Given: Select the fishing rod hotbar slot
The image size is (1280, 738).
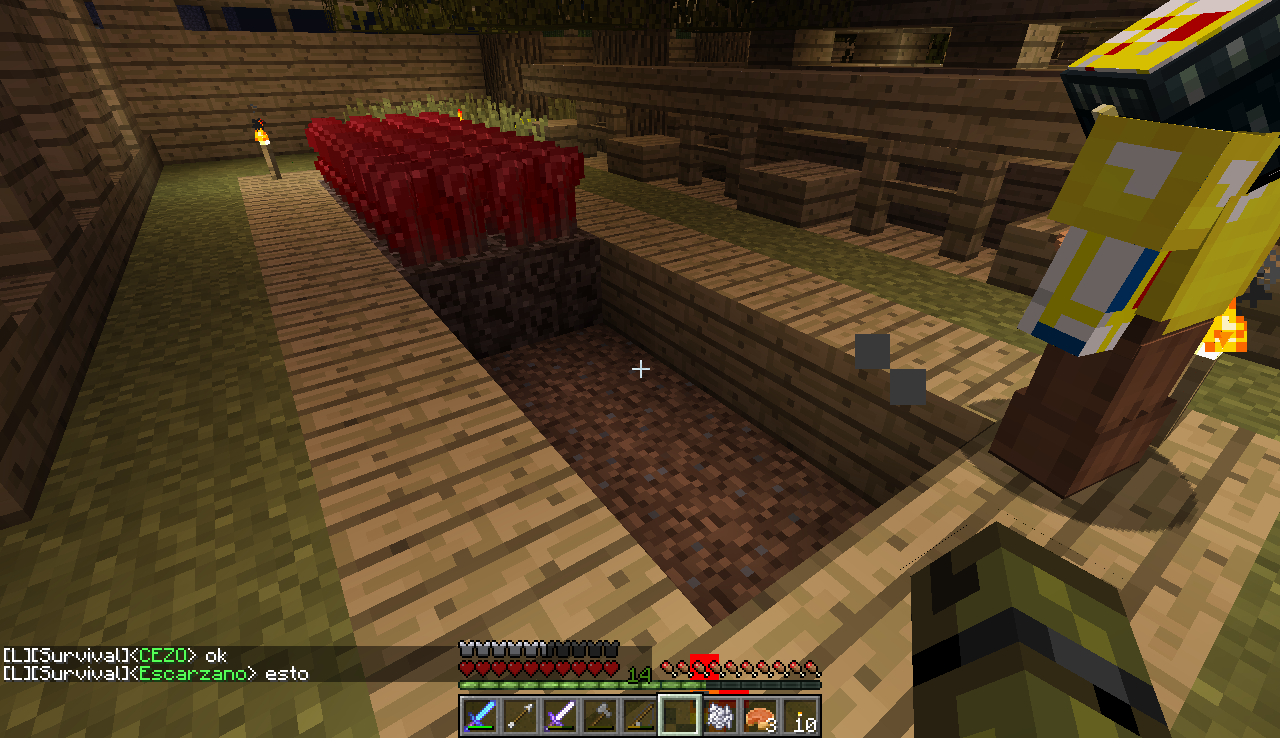Looking at the screenshot, I should [x=640, y=716].
